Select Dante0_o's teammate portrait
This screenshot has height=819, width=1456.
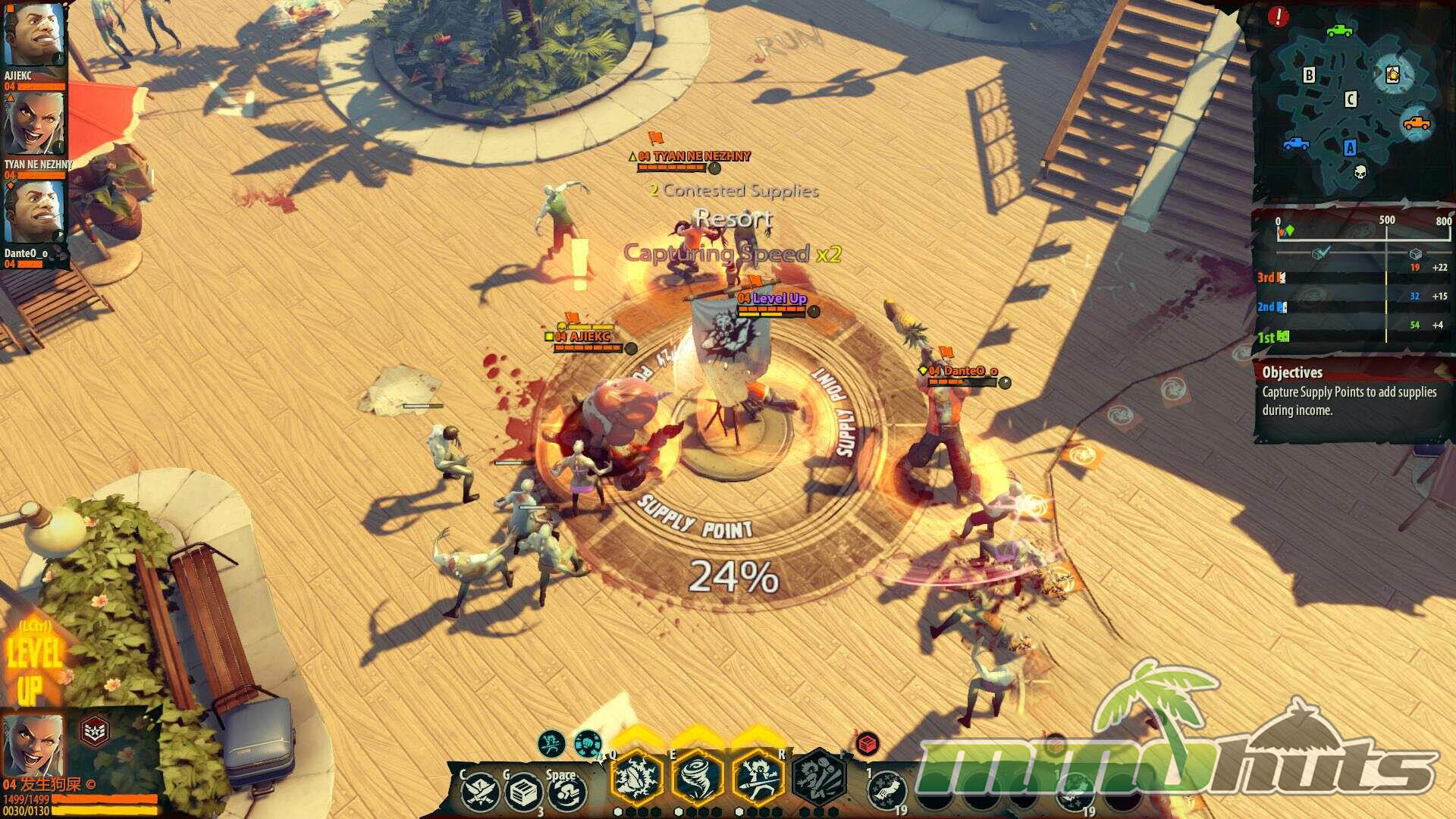tap(32, 212)
